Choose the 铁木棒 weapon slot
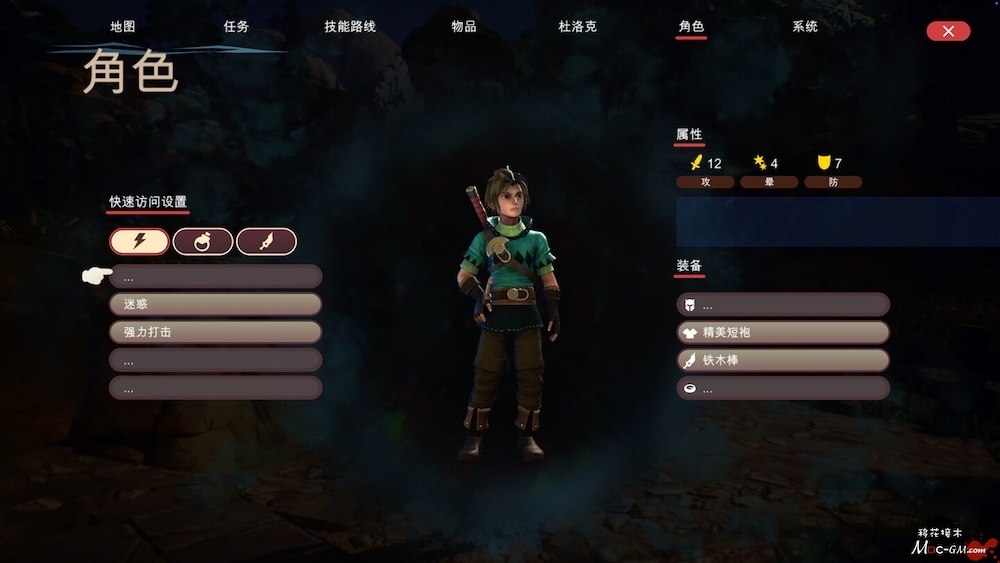 [783, 360]
